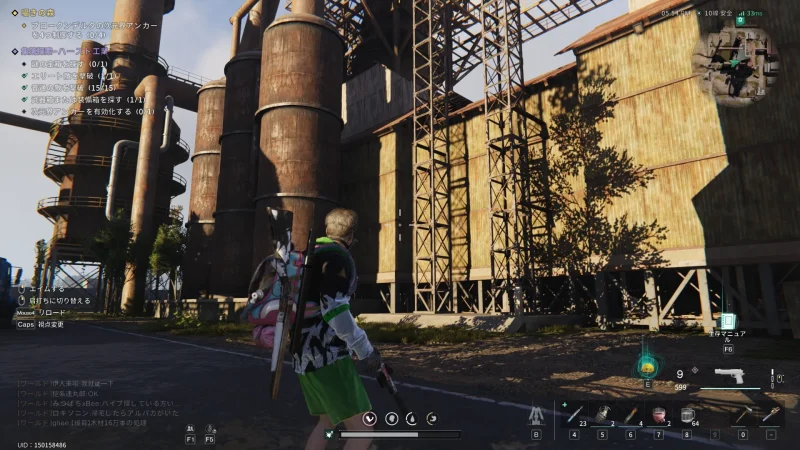Open the team icon above F1
Viewport: 800px width, 450px height.
click(x=190, y=426)
